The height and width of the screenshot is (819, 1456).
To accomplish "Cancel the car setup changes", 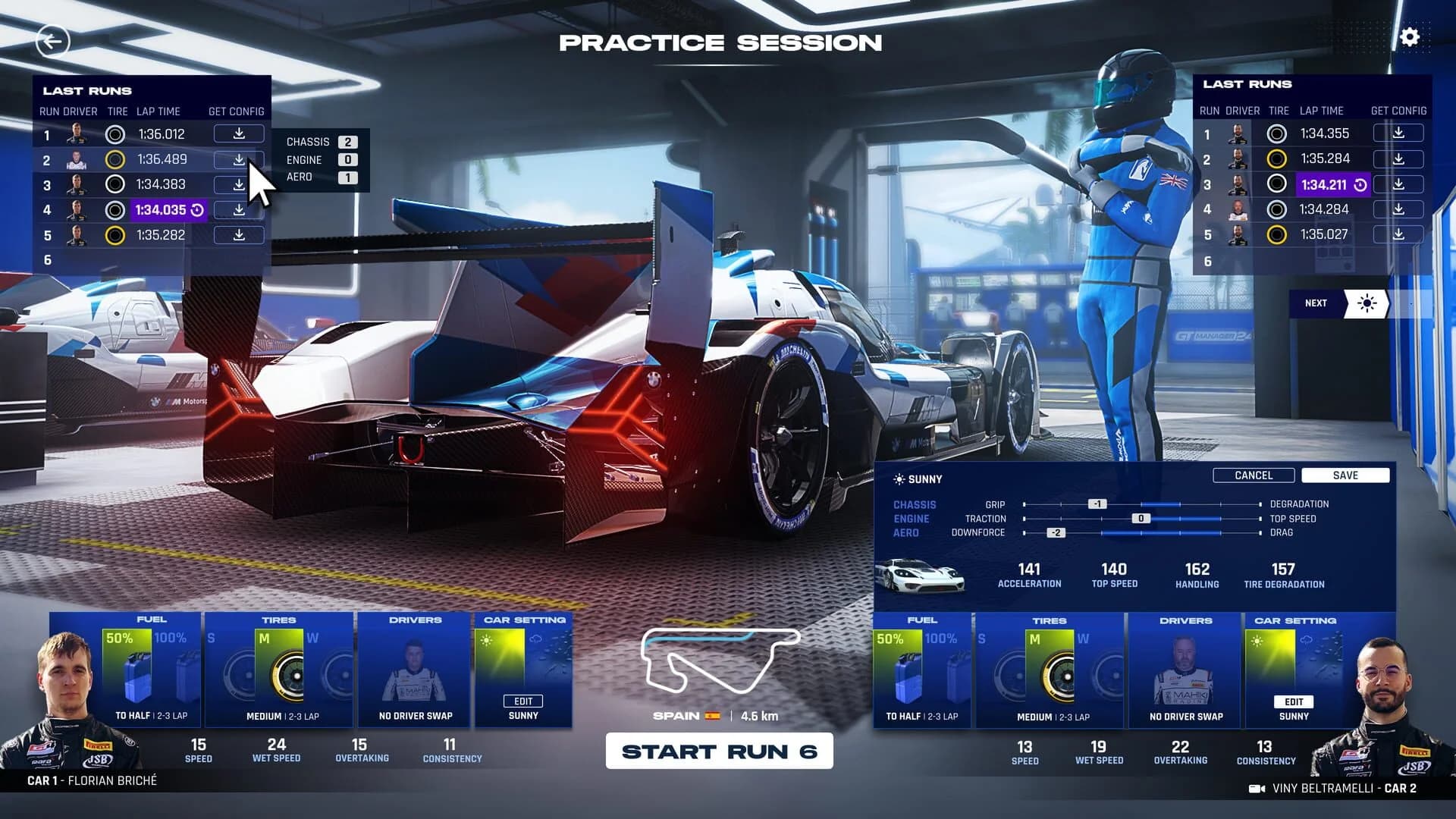I will point(1254,475).
